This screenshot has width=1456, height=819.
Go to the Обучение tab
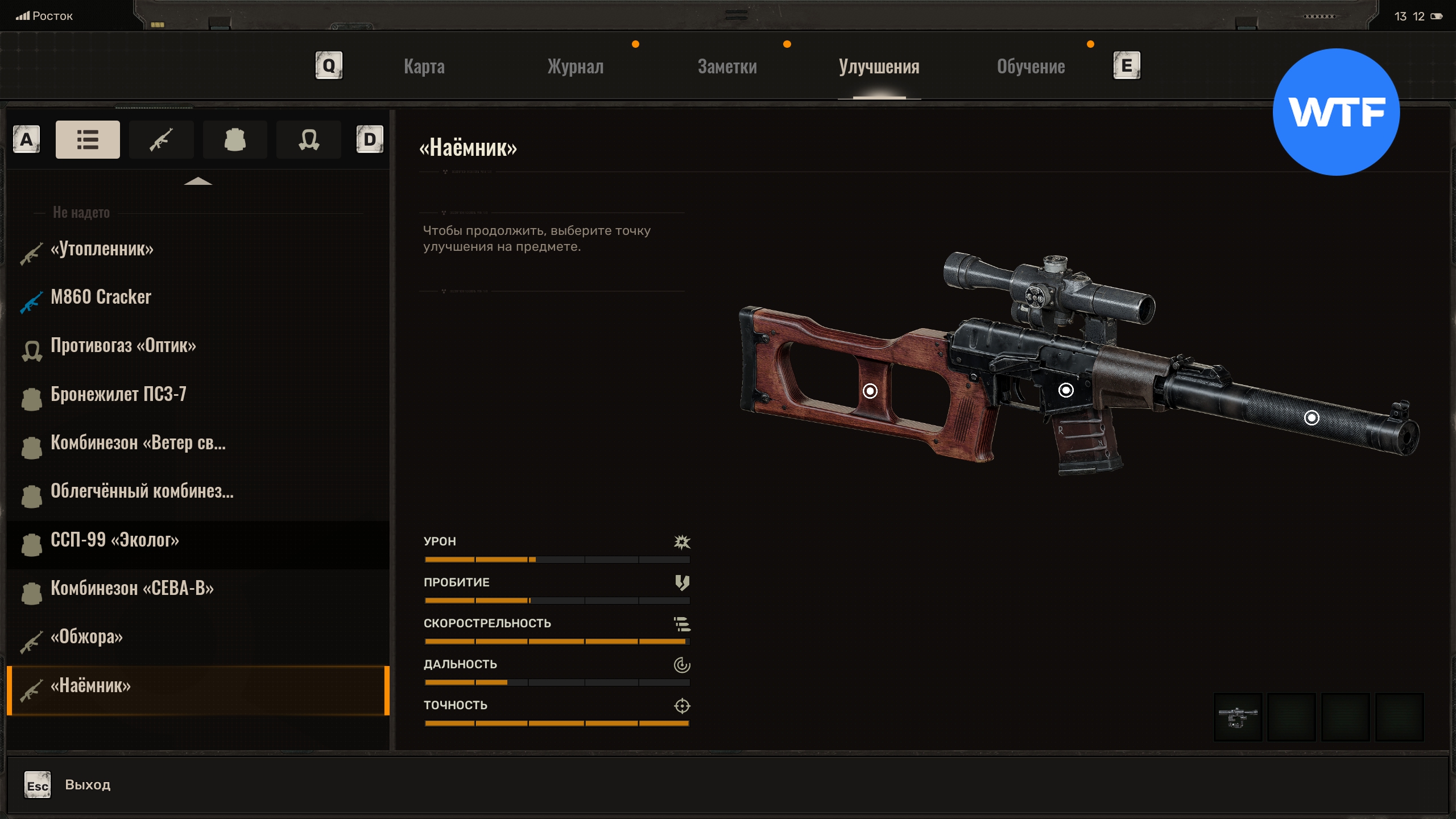[1031, 67]
